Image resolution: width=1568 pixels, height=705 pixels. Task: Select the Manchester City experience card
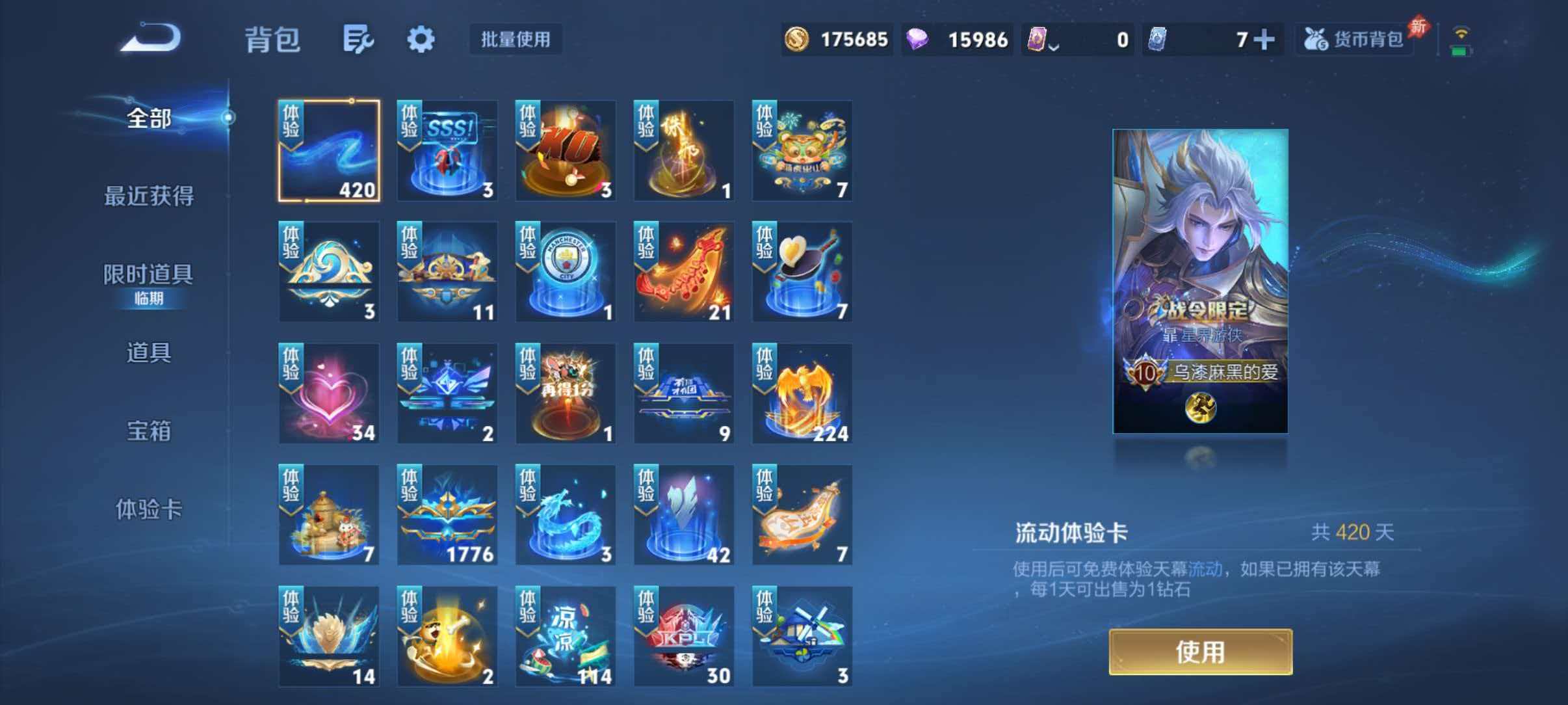pos(565,273)
